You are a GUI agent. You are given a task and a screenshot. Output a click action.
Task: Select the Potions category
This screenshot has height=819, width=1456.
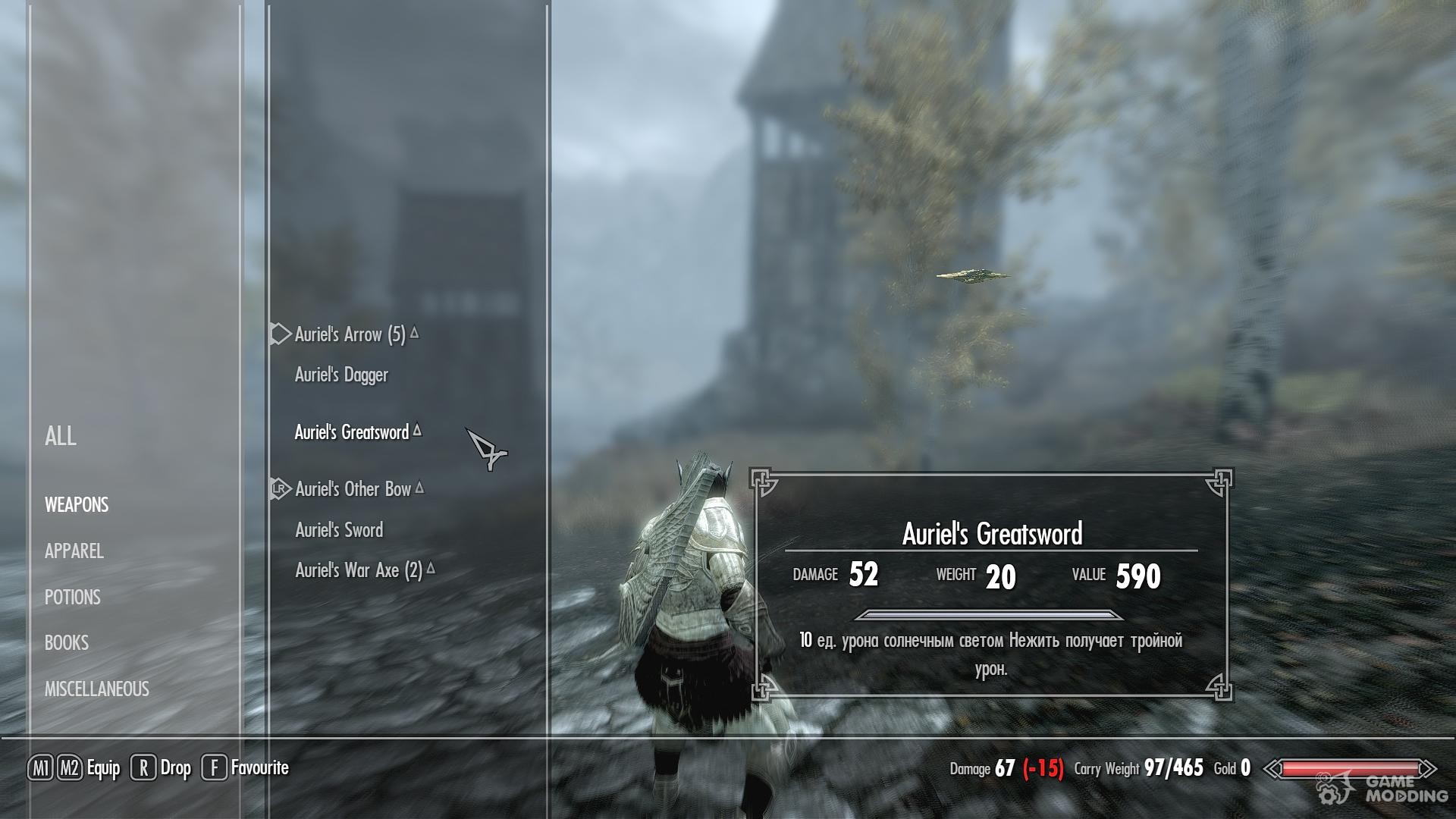coord(73,598)
